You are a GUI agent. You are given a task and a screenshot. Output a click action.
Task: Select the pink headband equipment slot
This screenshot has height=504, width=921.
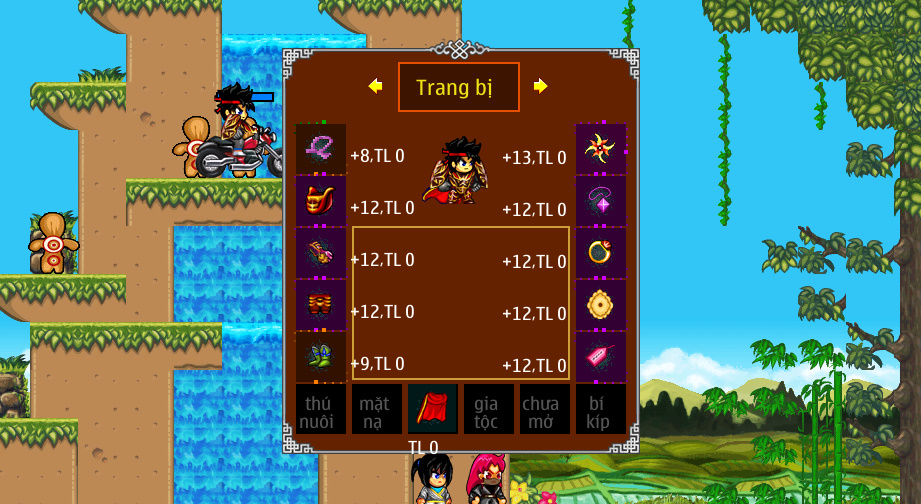(321, 149)
